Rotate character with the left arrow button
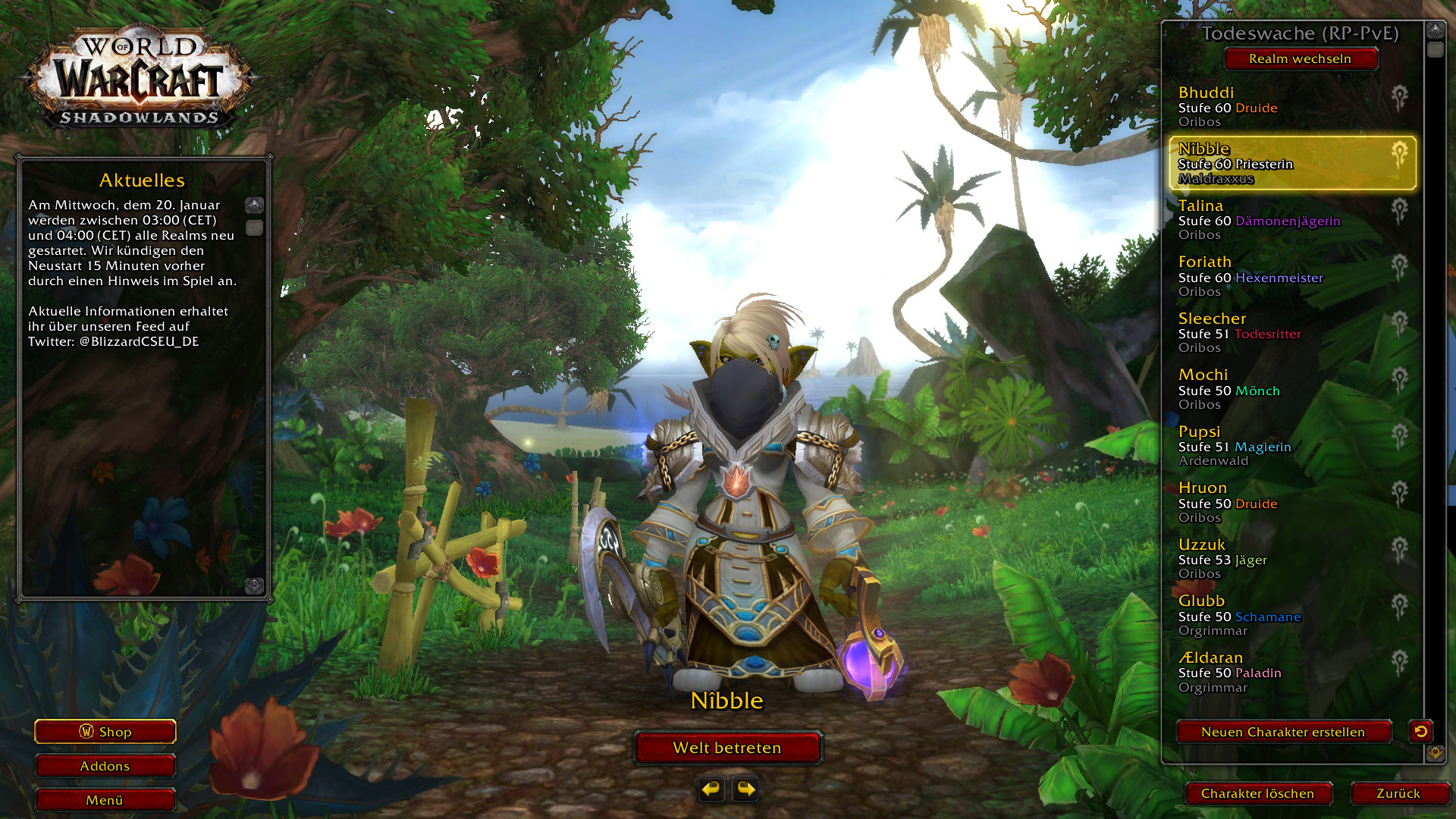This screenshot has width=1456, height=819. click(x=711, y=789)
